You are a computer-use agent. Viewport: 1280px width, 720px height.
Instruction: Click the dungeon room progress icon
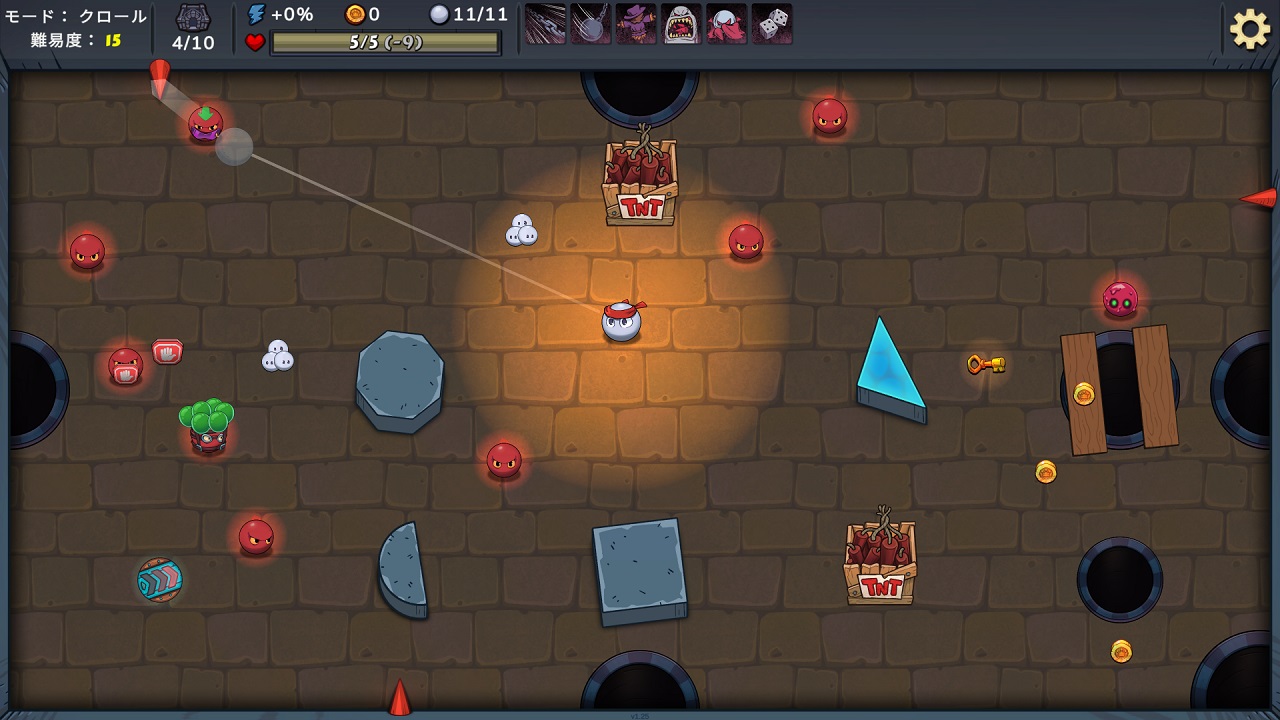point(193,18)
